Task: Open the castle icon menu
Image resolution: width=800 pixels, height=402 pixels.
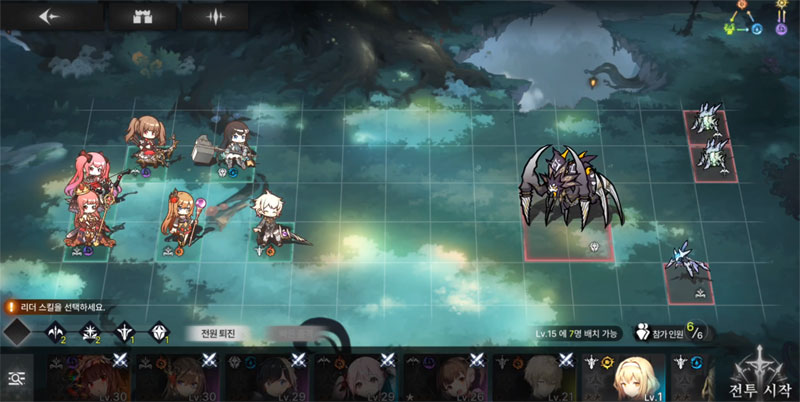Action: (x=135, y=16)
